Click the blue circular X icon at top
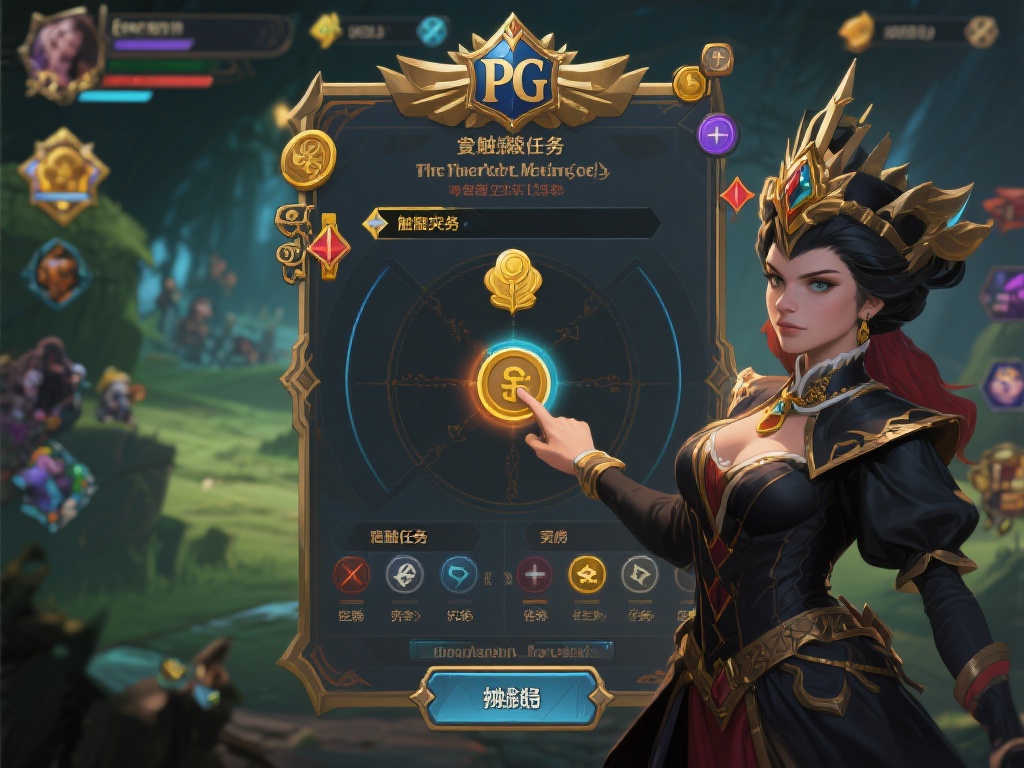The width and height of the screenshot is (1024, 768). click(432, 31)
